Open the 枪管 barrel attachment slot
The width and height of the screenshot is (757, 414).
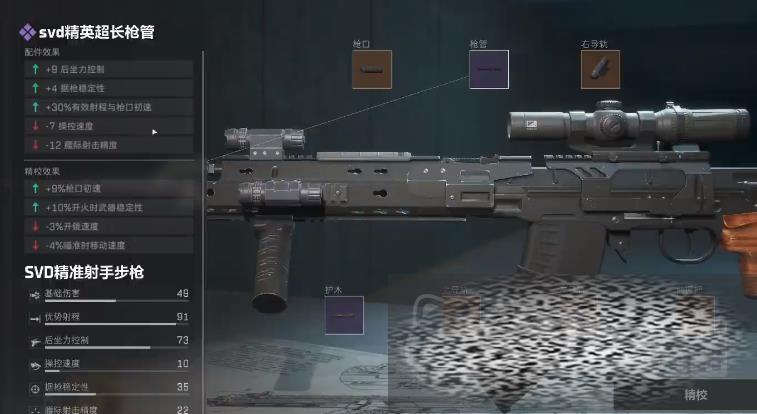(x=489, y=70)
